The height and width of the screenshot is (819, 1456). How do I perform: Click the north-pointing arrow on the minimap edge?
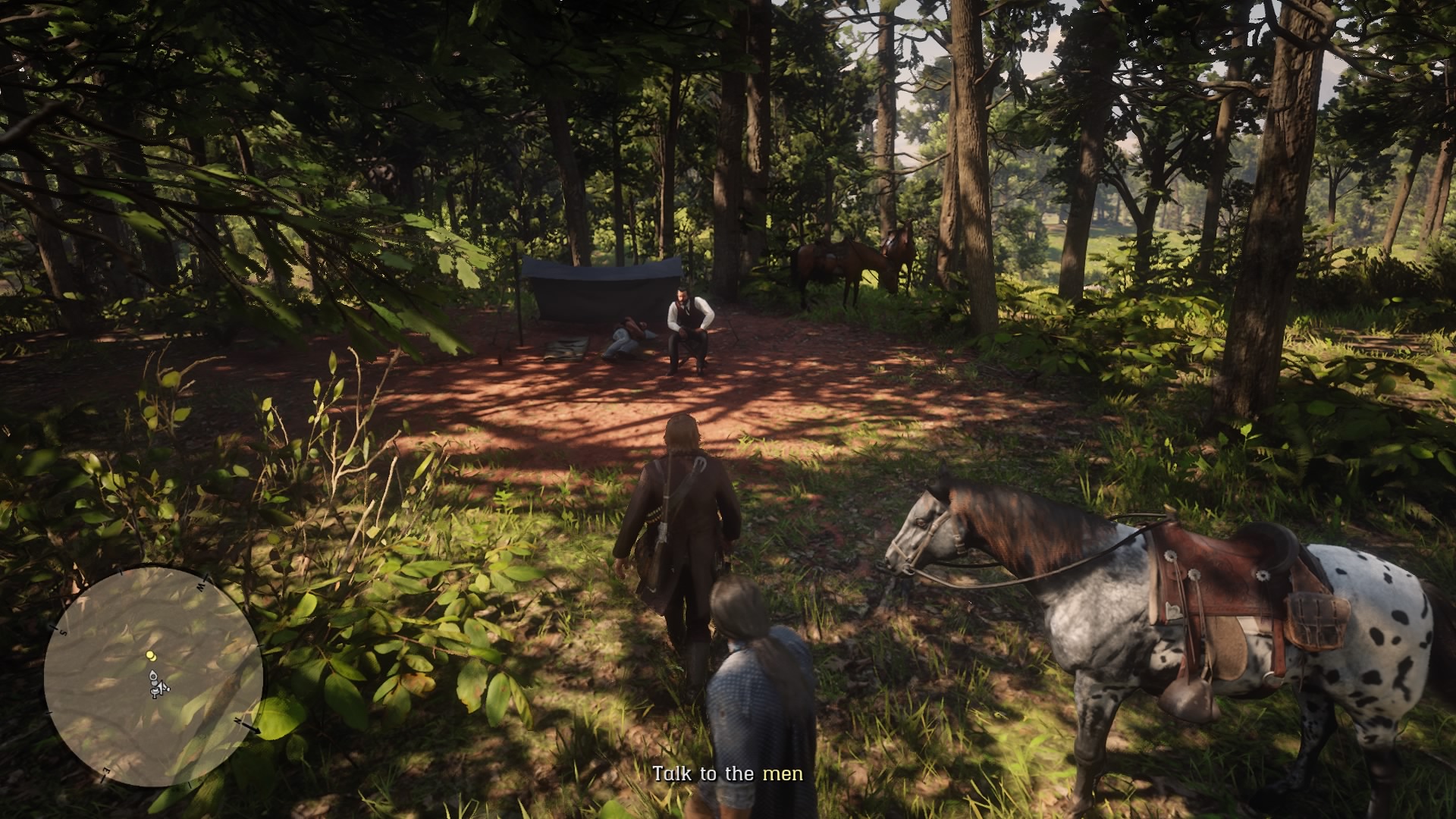tap(254, 730)
